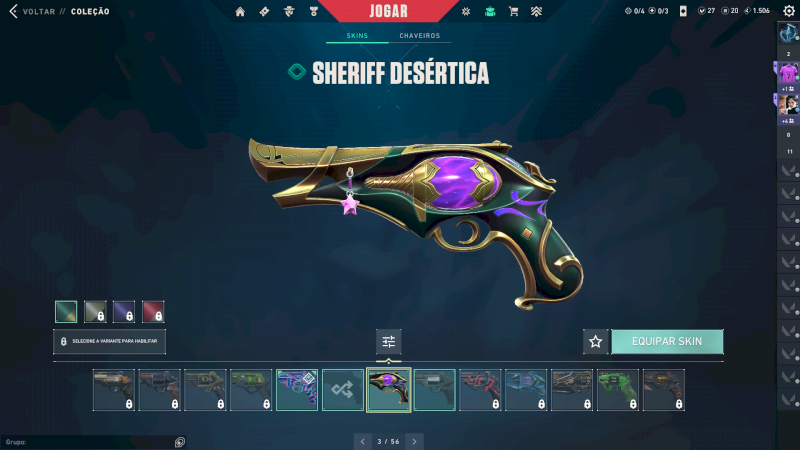Open the store via shopping cart icon
This screenshot has height=450, width=800.
pos(513,11)
